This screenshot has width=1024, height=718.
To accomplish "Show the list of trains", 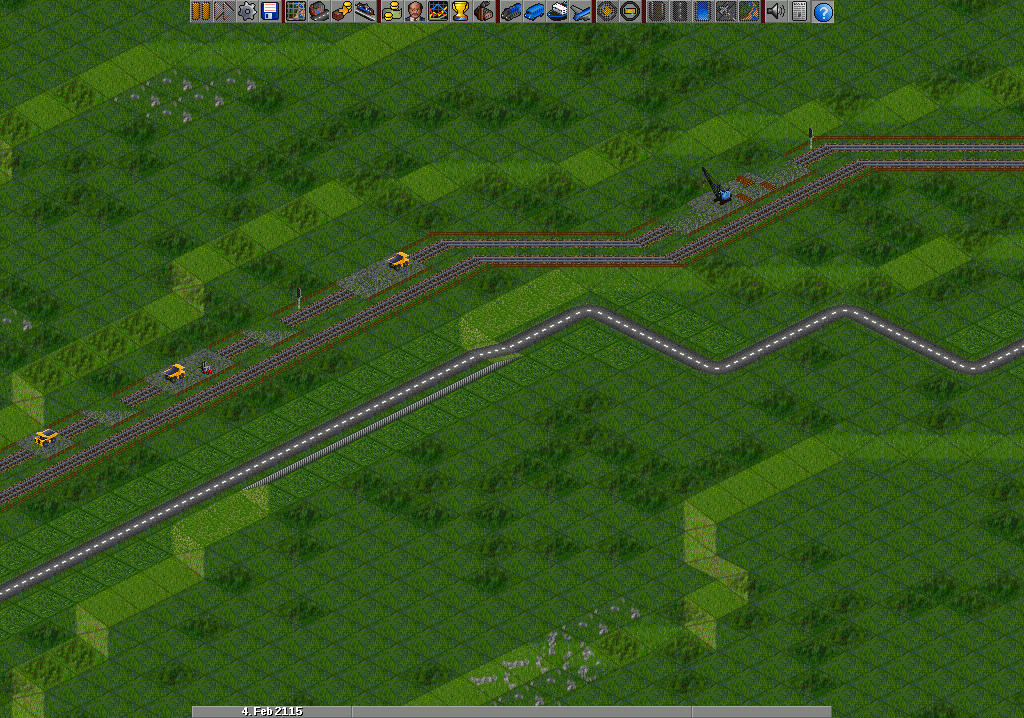I will pos(511,12).
